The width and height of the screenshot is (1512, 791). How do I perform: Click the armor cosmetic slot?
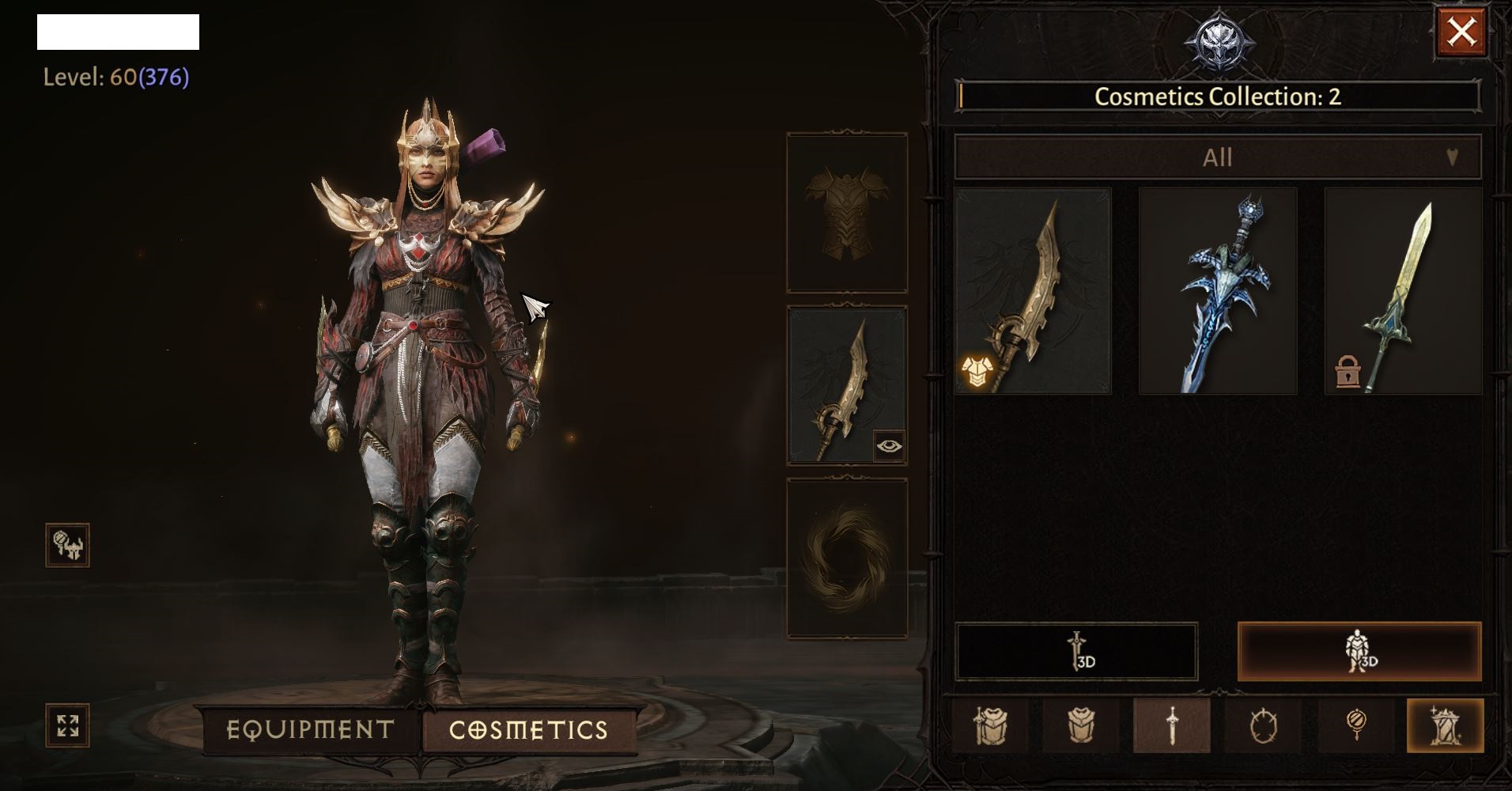pos(847,213)
